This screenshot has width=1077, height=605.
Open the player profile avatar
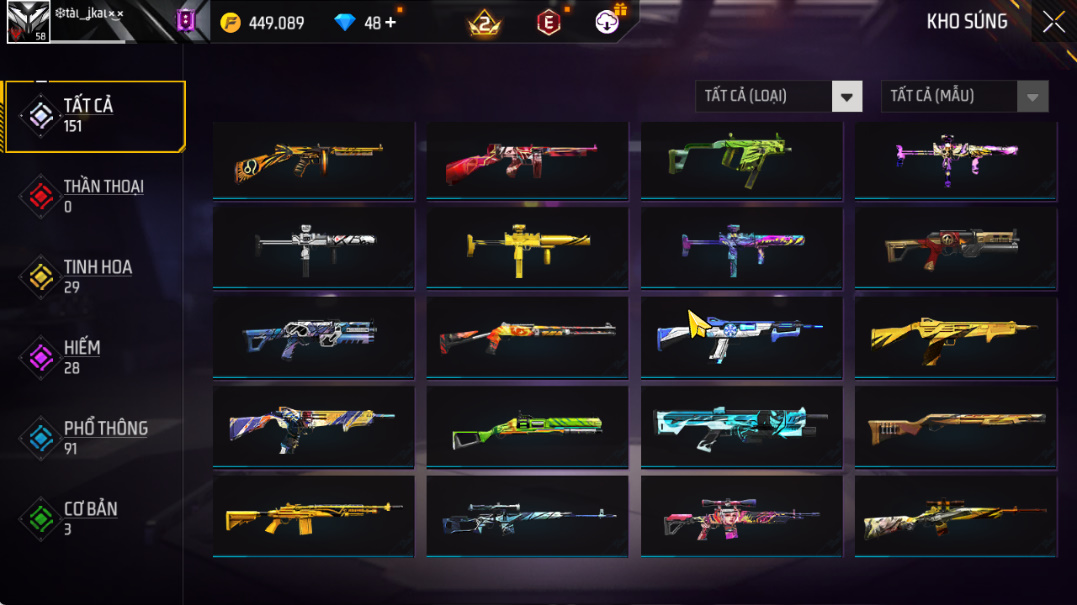27,21
